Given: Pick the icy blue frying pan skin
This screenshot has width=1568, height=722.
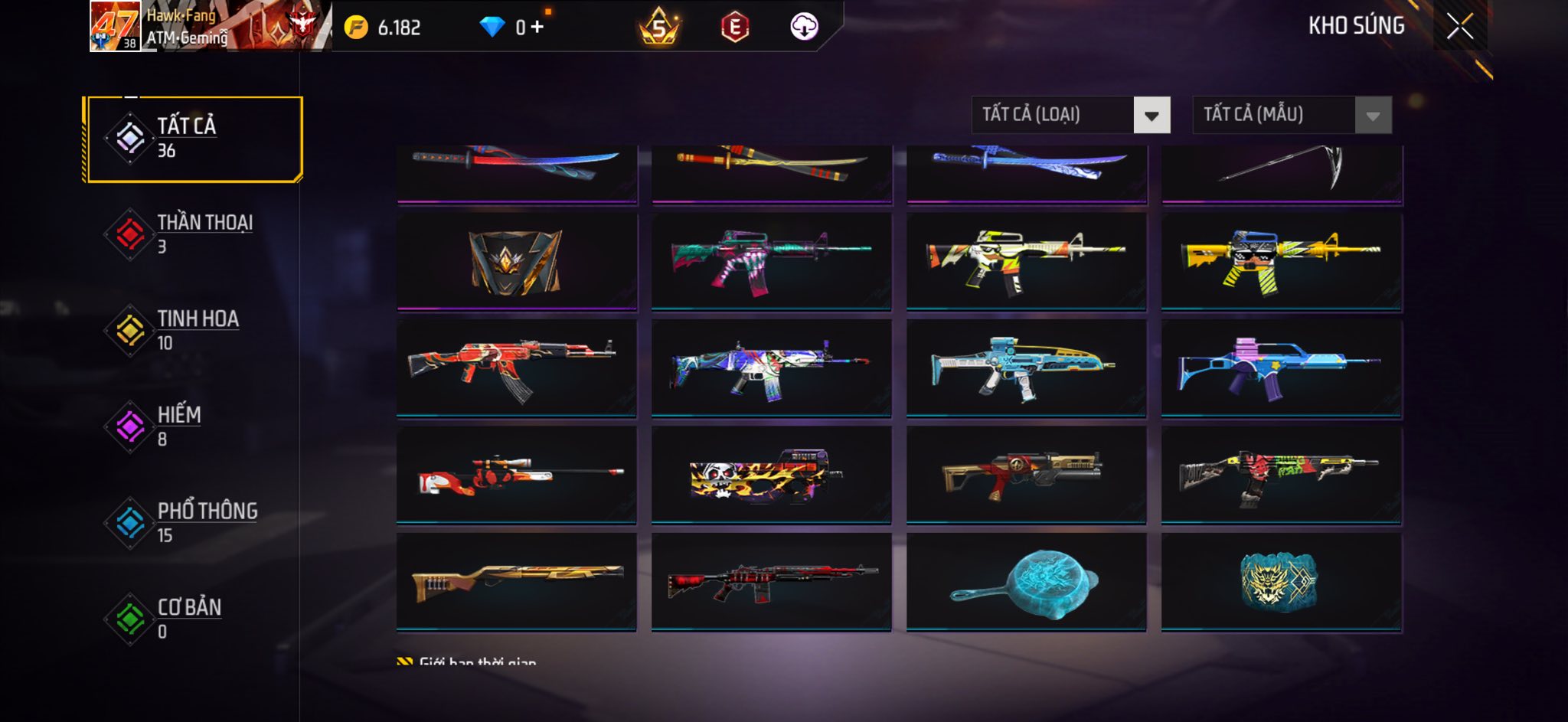Looking at the screenshot, I should point(1026,582).
